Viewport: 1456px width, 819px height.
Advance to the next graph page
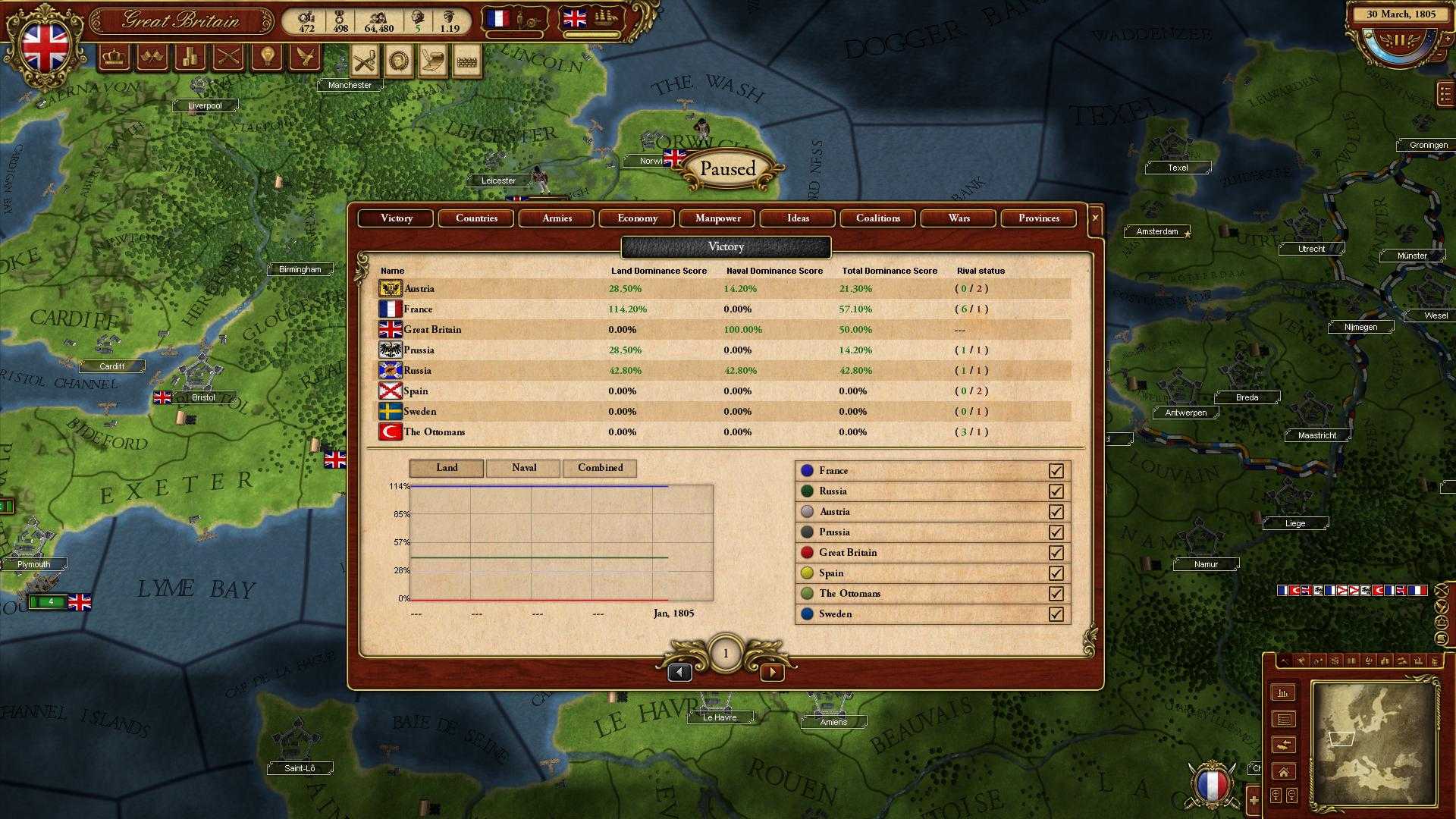pos(773,672)
